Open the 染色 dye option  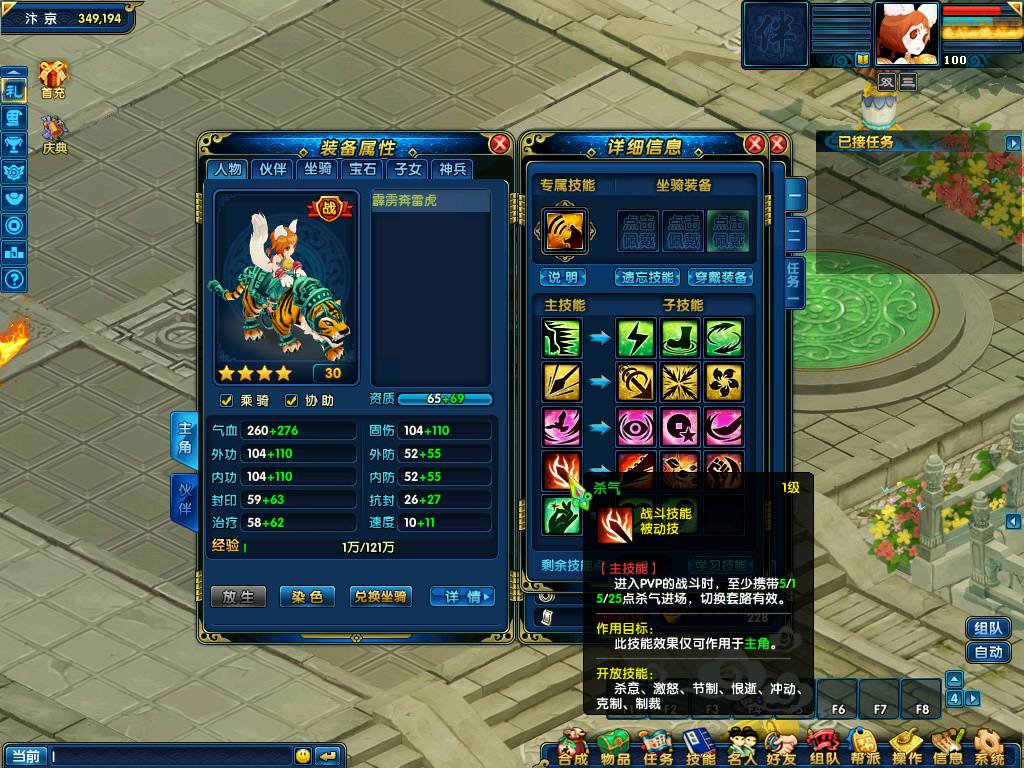point(307,596)
